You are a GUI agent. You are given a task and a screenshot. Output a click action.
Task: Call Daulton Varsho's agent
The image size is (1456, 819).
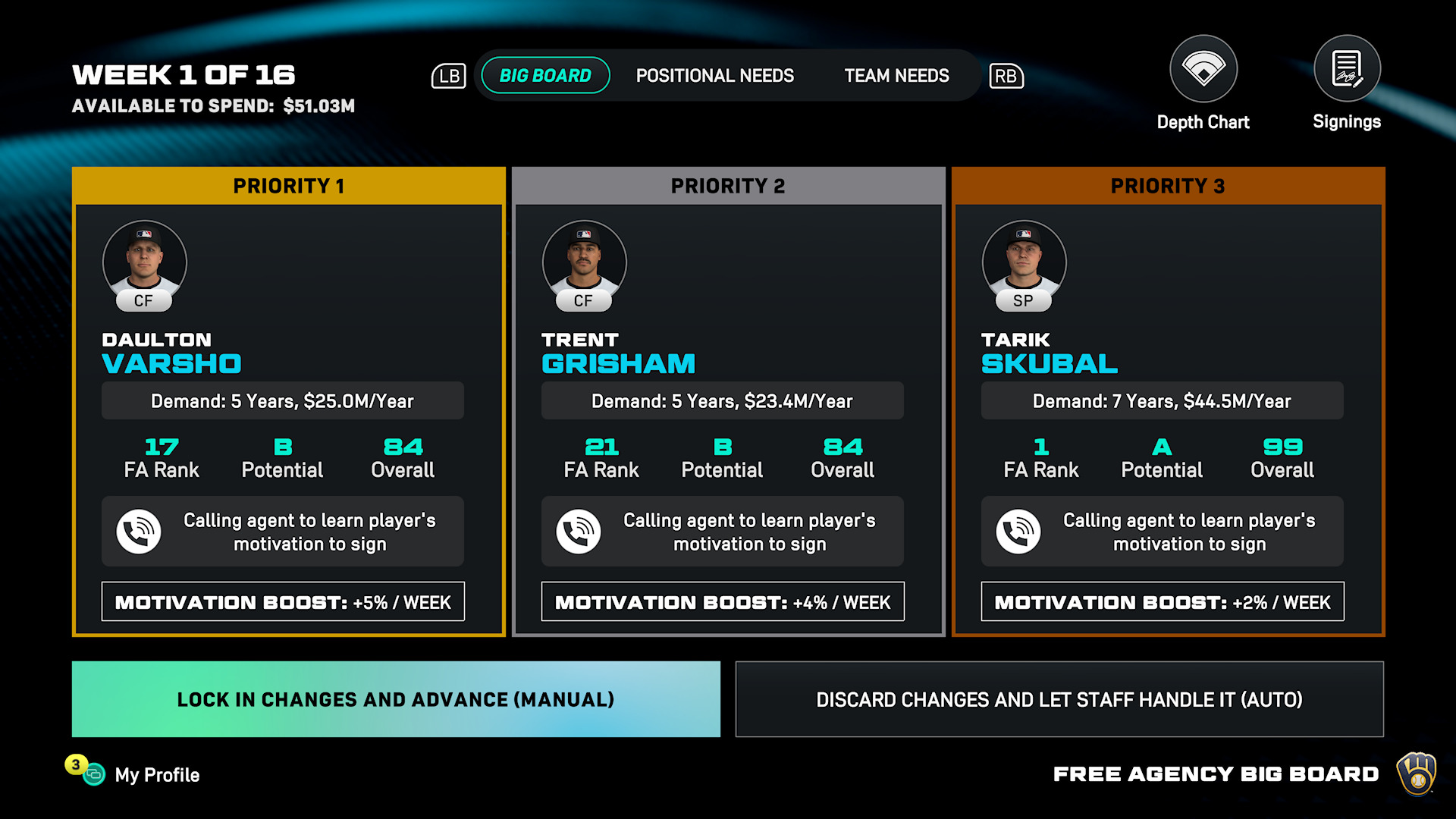pyautogui.click(x=139, y=532)
